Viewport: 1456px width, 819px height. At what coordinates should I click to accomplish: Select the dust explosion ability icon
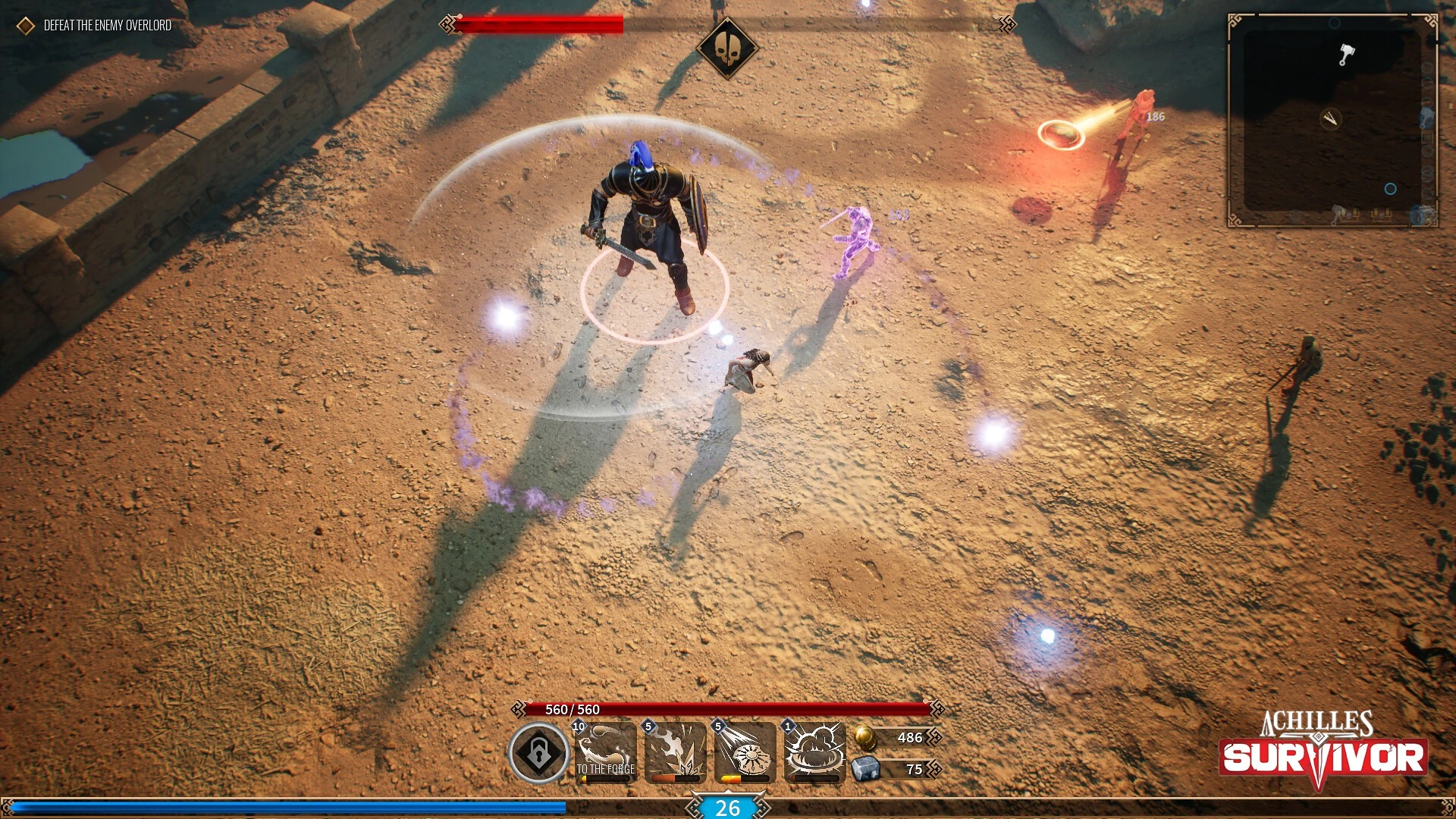pos(814,752)
